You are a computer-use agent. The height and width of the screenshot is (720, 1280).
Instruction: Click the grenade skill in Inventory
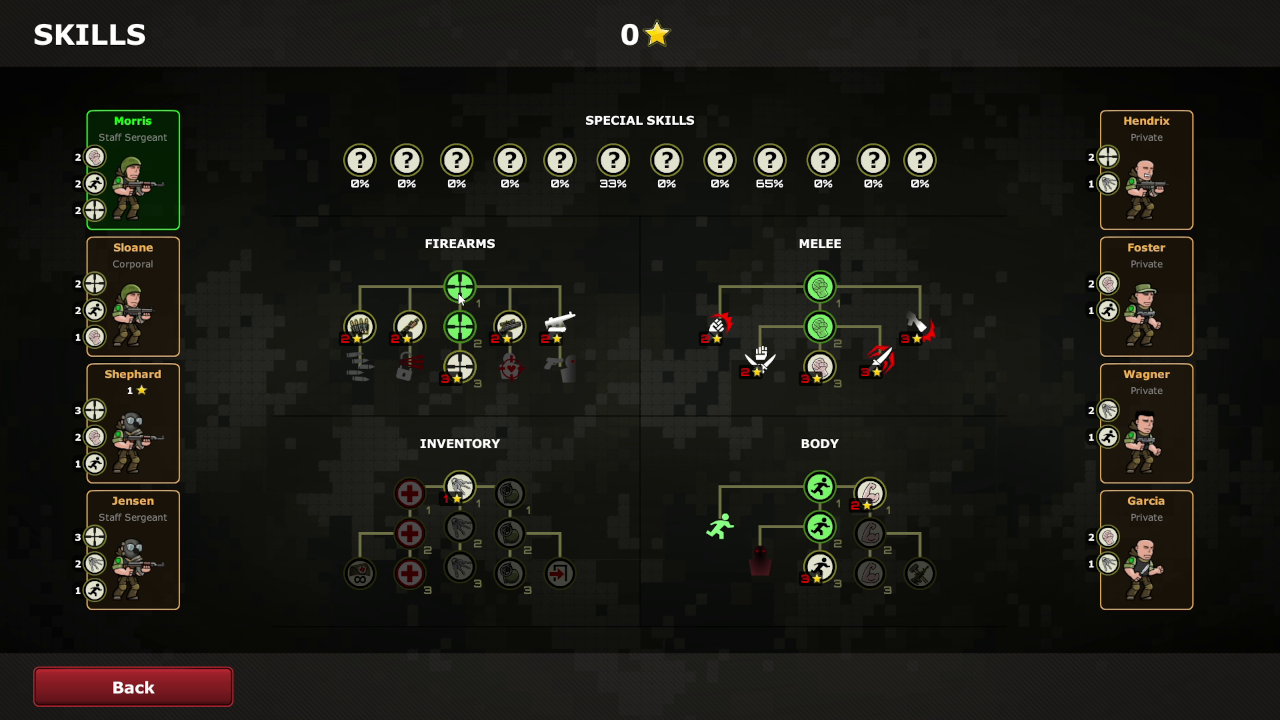point(510,495)
